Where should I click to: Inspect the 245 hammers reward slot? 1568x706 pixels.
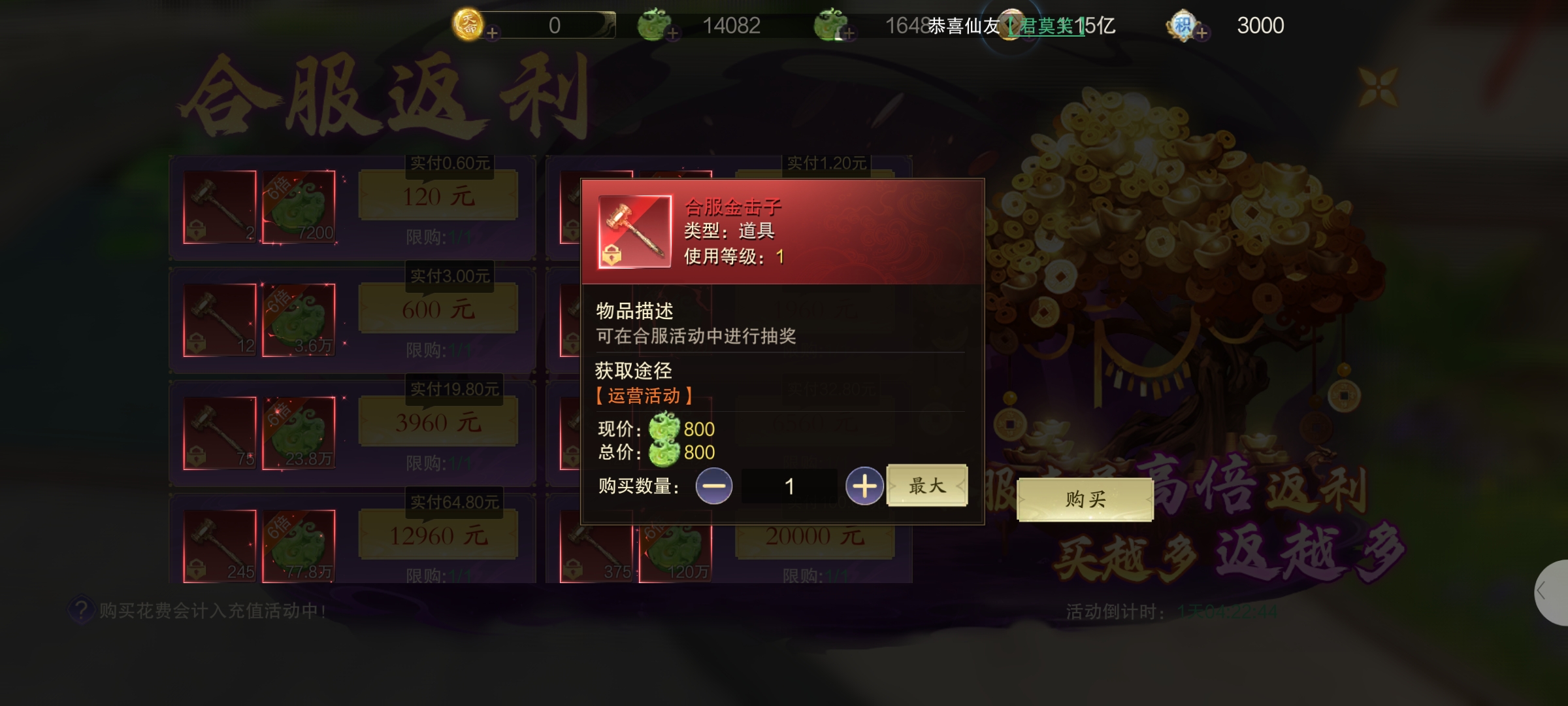(x=220, y=546)
